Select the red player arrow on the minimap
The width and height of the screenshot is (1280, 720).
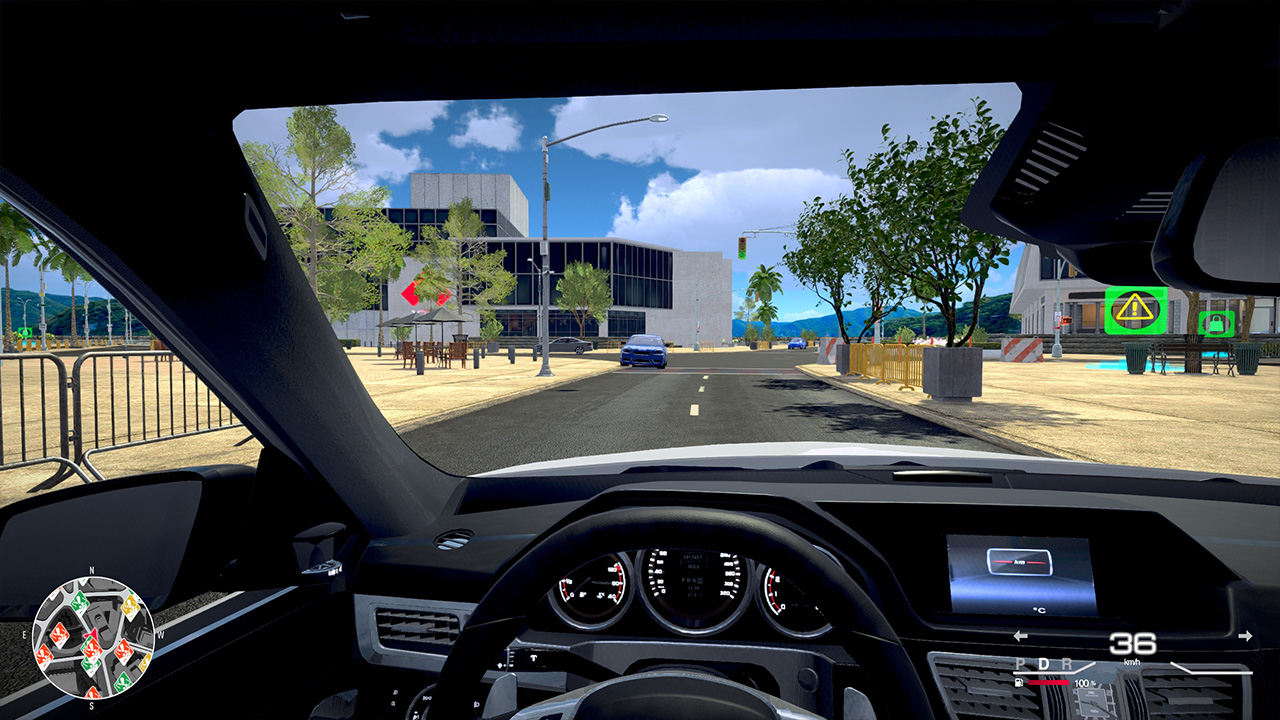91,634
